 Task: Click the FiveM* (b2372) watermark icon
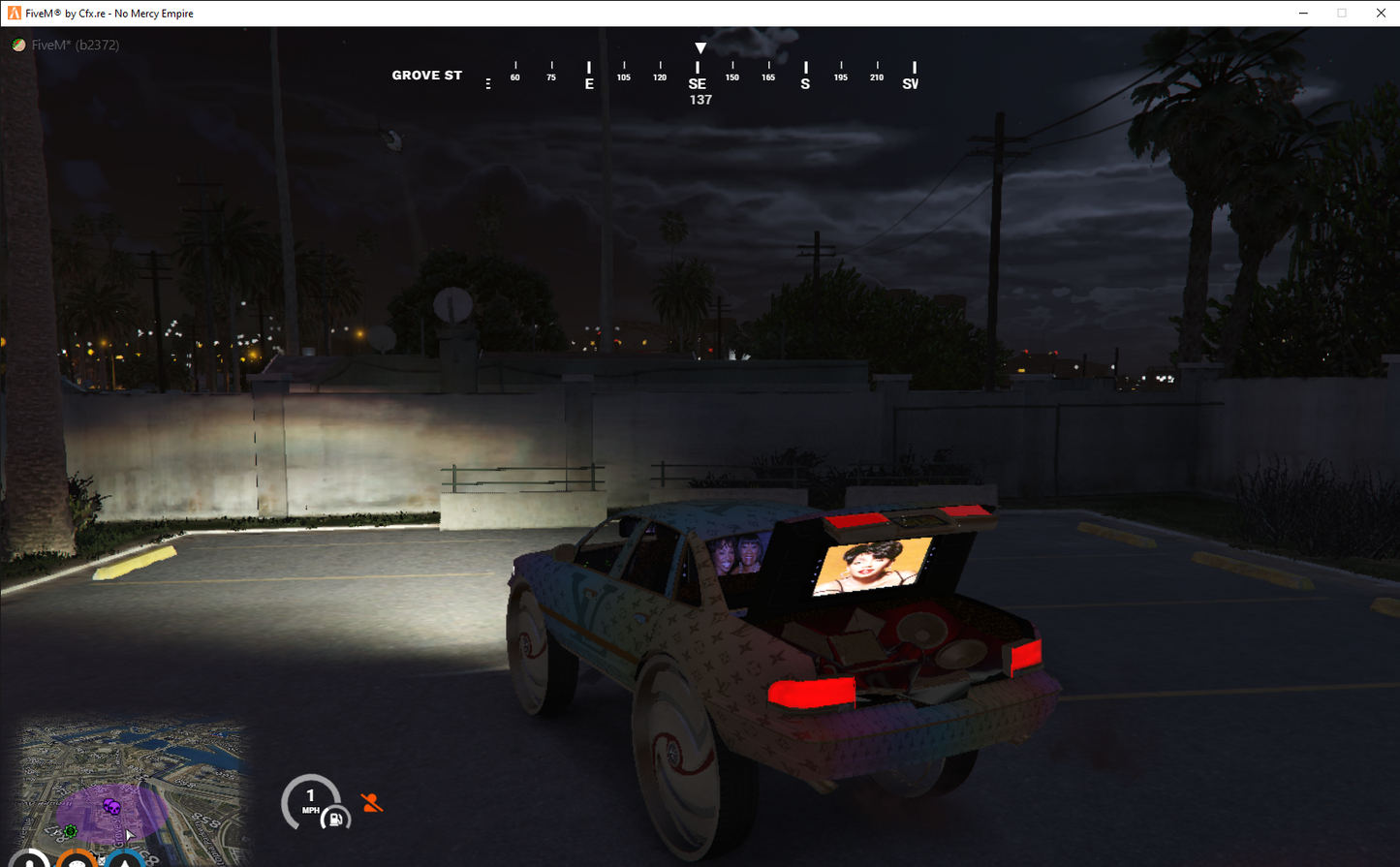[x=18, y=45]
